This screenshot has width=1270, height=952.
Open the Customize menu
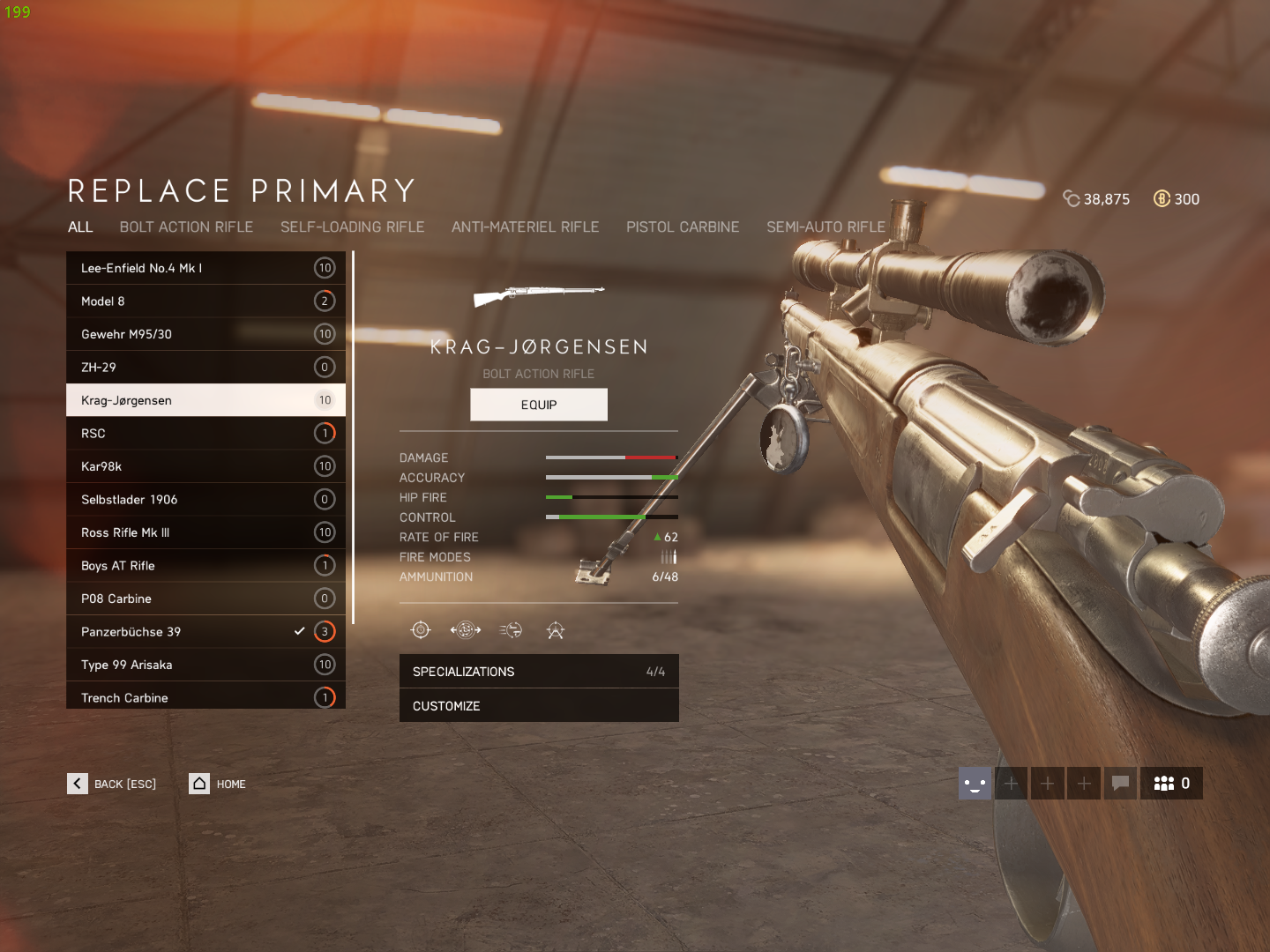538,706
